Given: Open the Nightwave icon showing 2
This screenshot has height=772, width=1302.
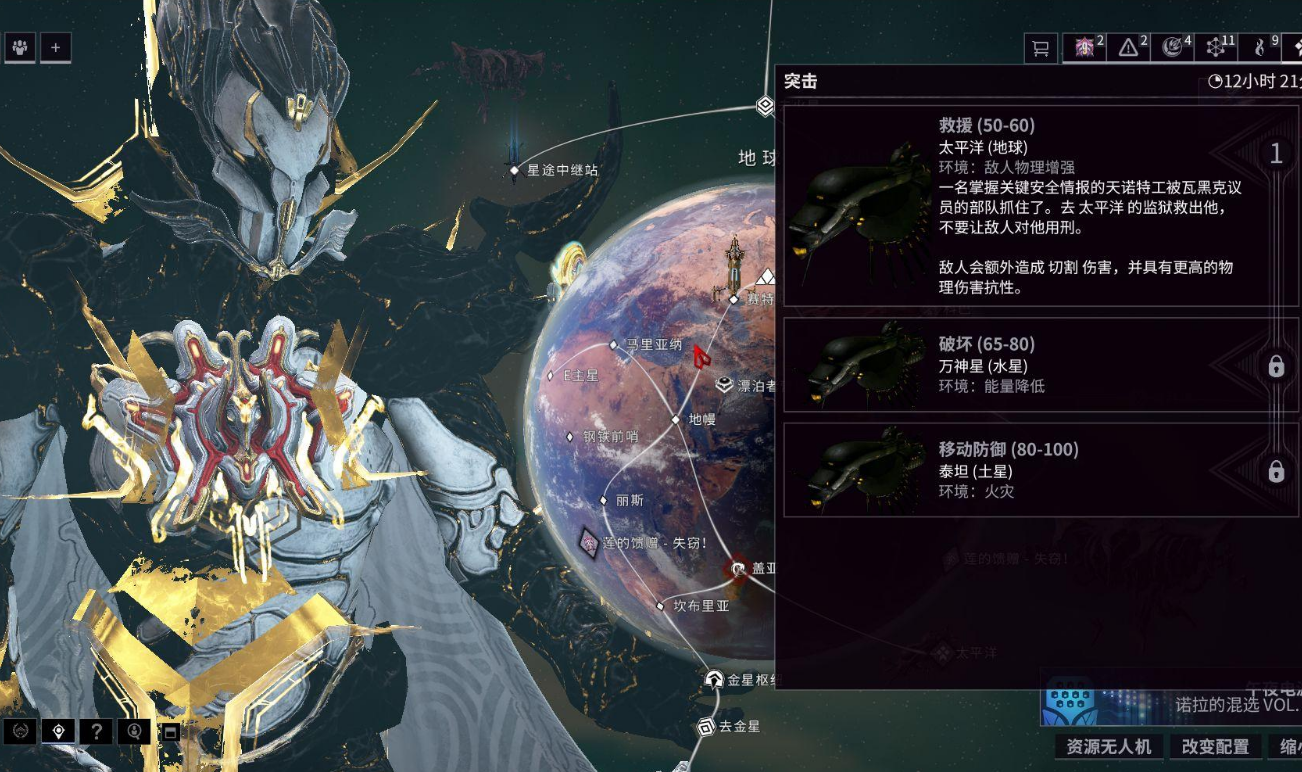Looking at the screenshot, I should click(1084, 47).
